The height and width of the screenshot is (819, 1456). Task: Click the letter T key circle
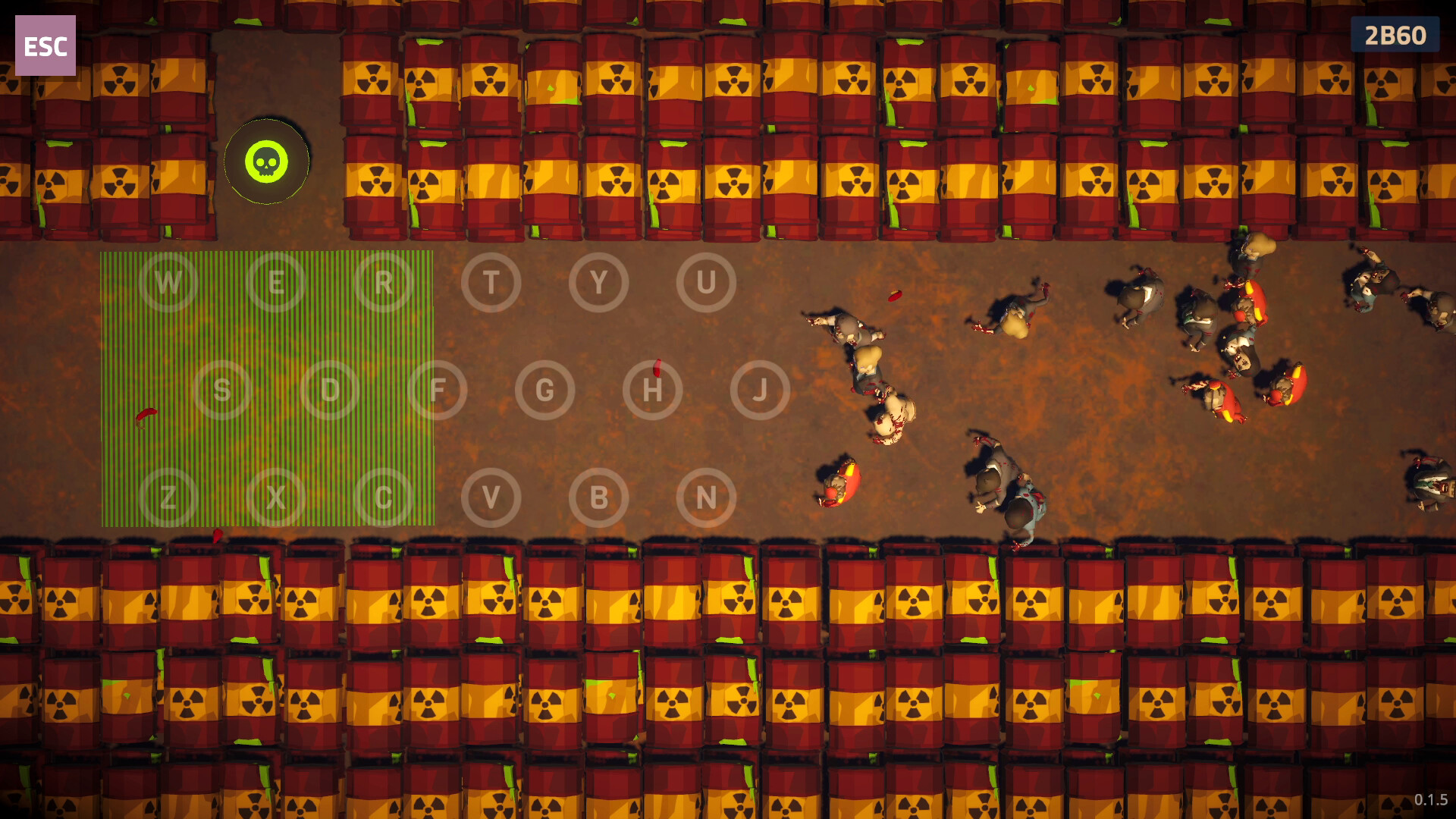(x=491, y=281)
